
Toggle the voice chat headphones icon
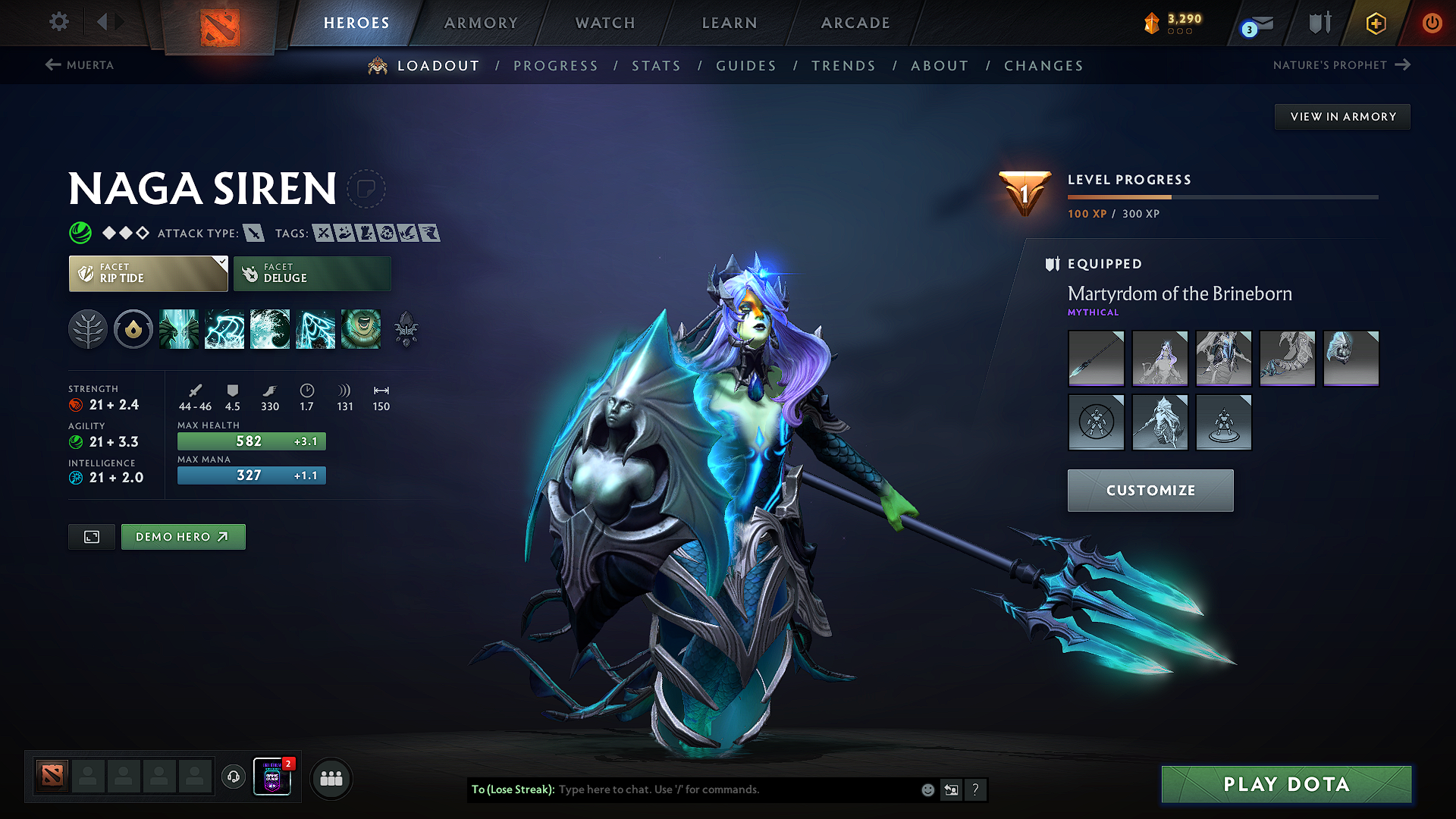pyautogui.click(x=233, y=778)
